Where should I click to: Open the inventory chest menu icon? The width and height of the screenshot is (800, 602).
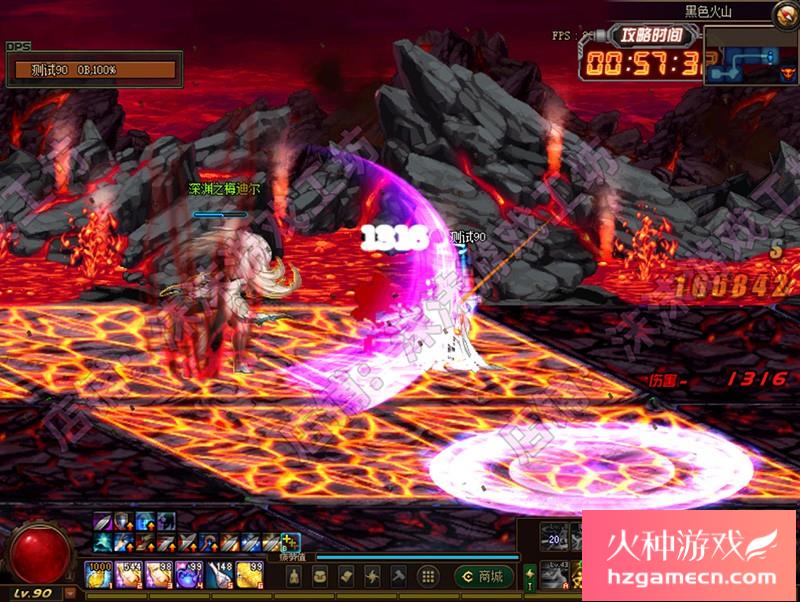click(x=320, y=576)
